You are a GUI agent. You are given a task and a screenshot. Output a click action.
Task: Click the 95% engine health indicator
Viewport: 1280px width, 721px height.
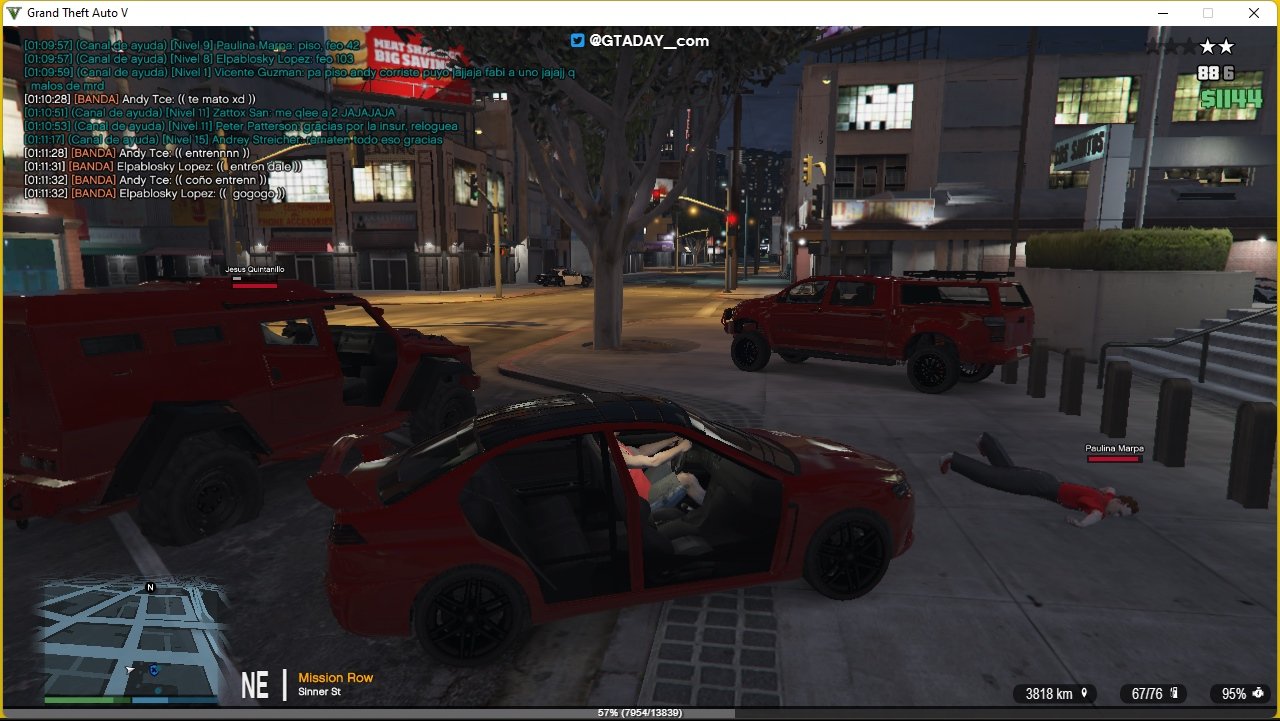click(1240, 694)
